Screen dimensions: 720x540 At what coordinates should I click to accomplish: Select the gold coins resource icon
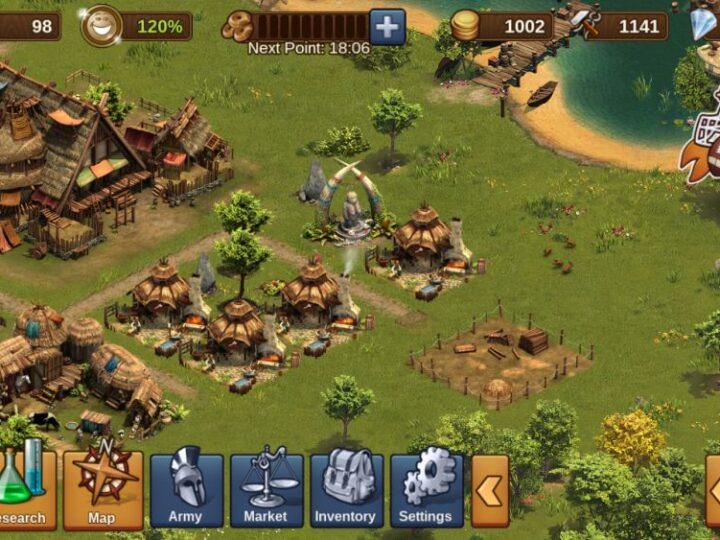465,26
